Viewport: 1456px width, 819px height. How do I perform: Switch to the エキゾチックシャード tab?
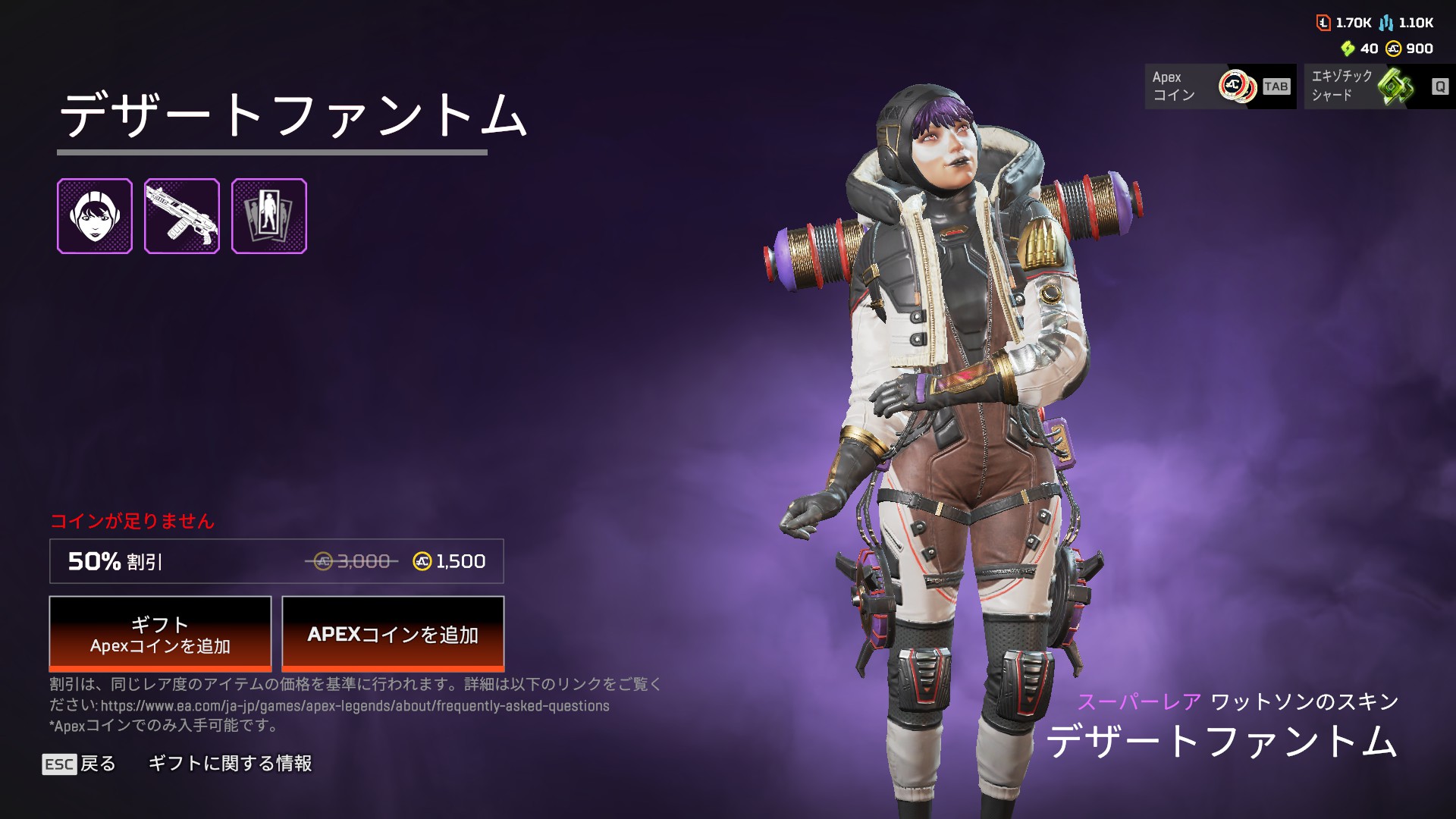click(x=1379, y=86)
